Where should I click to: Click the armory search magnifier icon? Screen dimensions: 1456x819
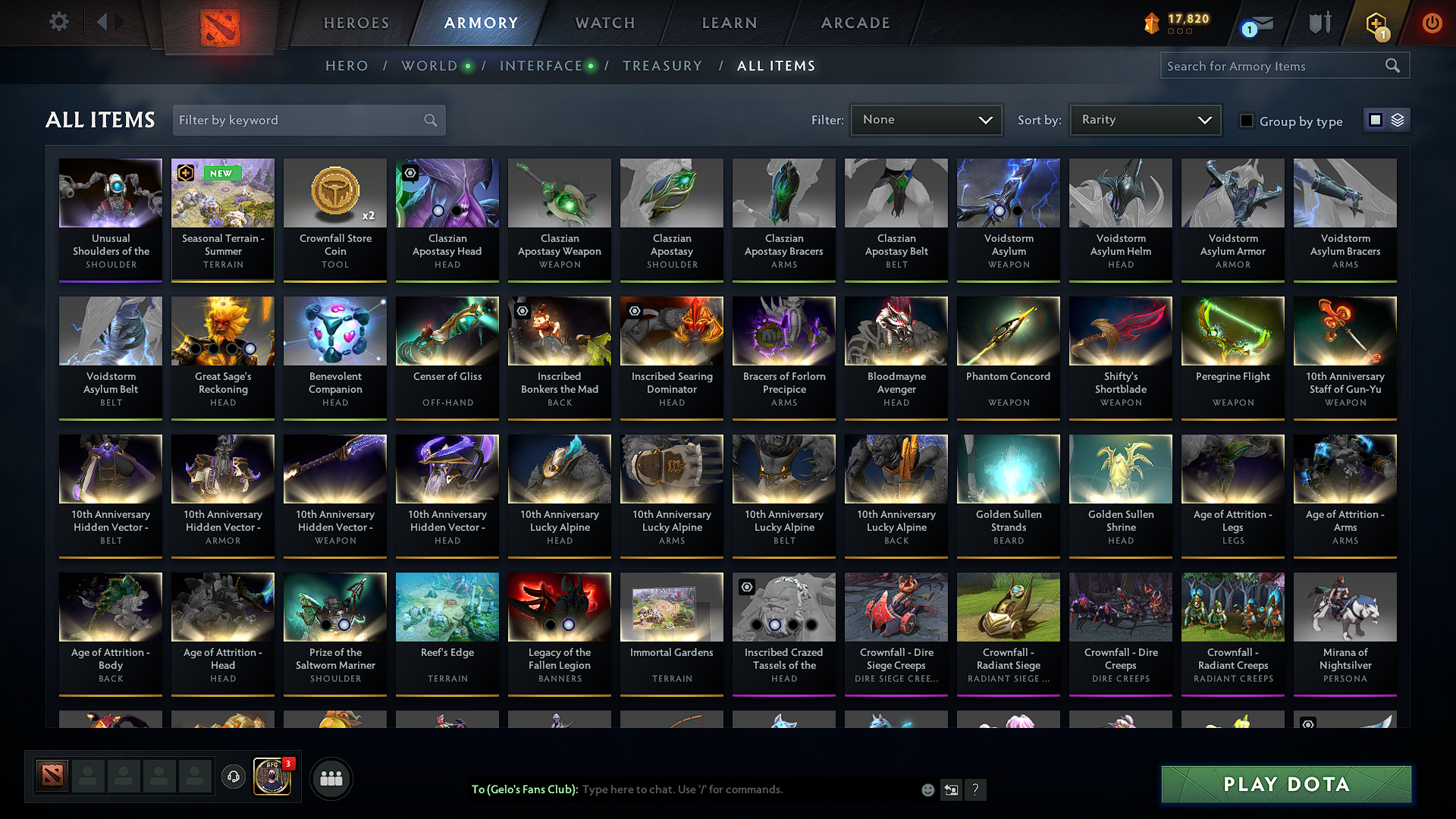pos(1392,65)
